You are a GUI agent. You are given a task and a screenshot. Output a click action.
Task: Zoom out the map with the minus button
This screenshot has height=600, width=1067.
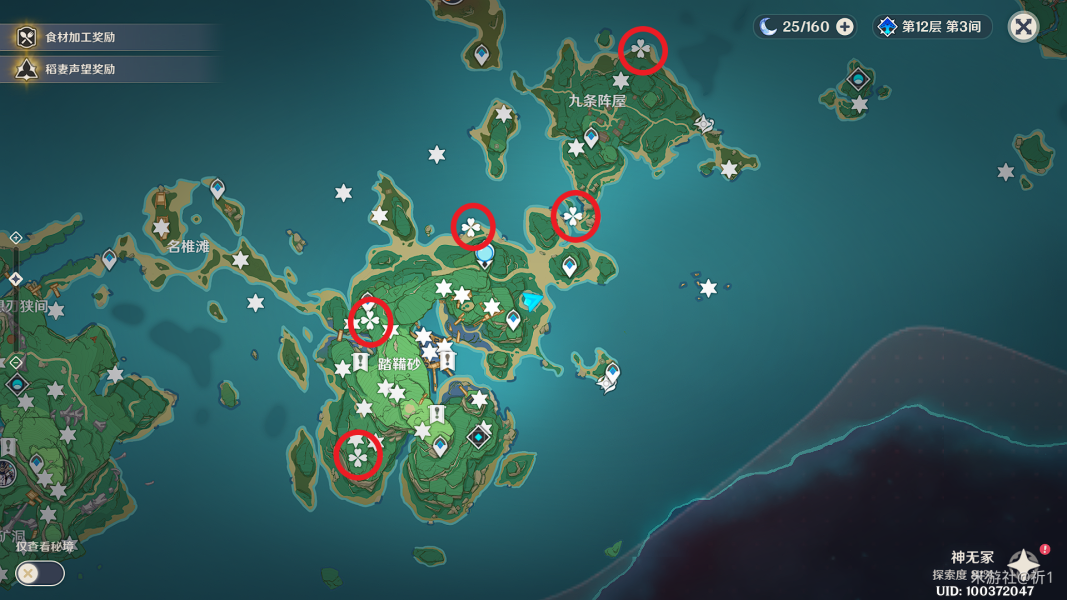(16, 362)
